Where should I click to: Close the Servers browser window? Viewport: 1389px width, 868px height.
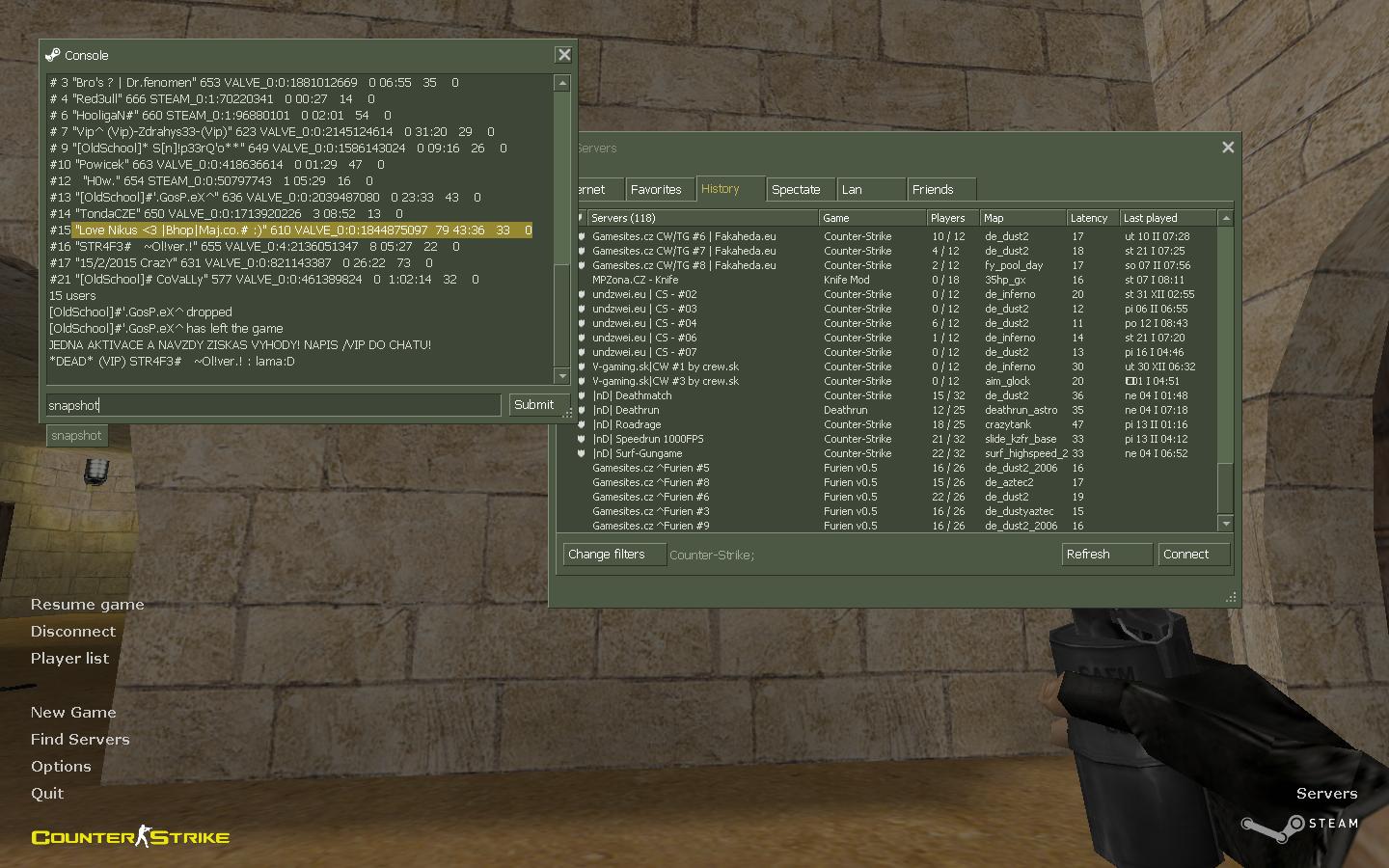(1228, 148)
